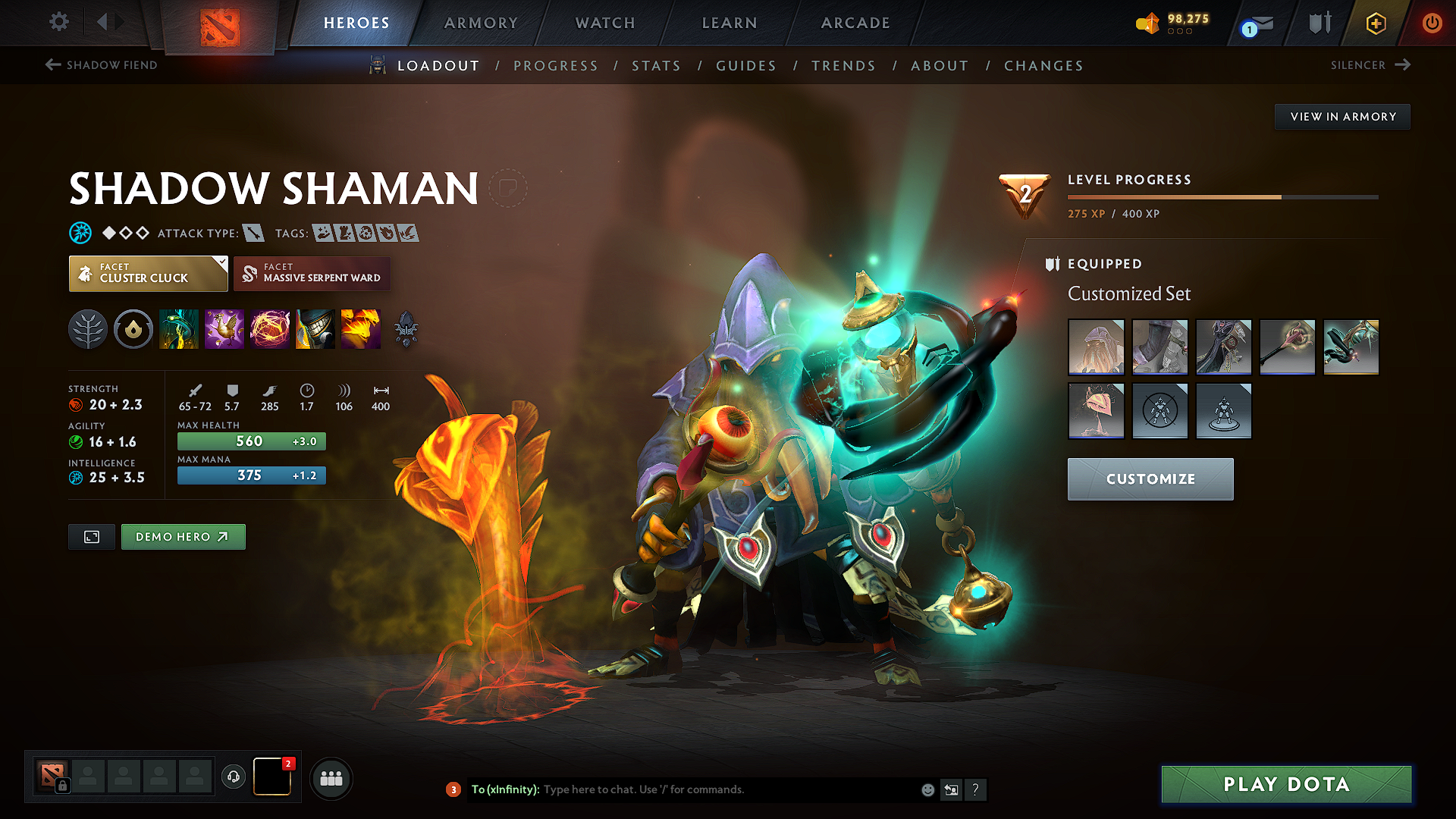Select the Massive Serpent Ward facet
Screen dimensions: 1456x819
(x=312, y=274)
